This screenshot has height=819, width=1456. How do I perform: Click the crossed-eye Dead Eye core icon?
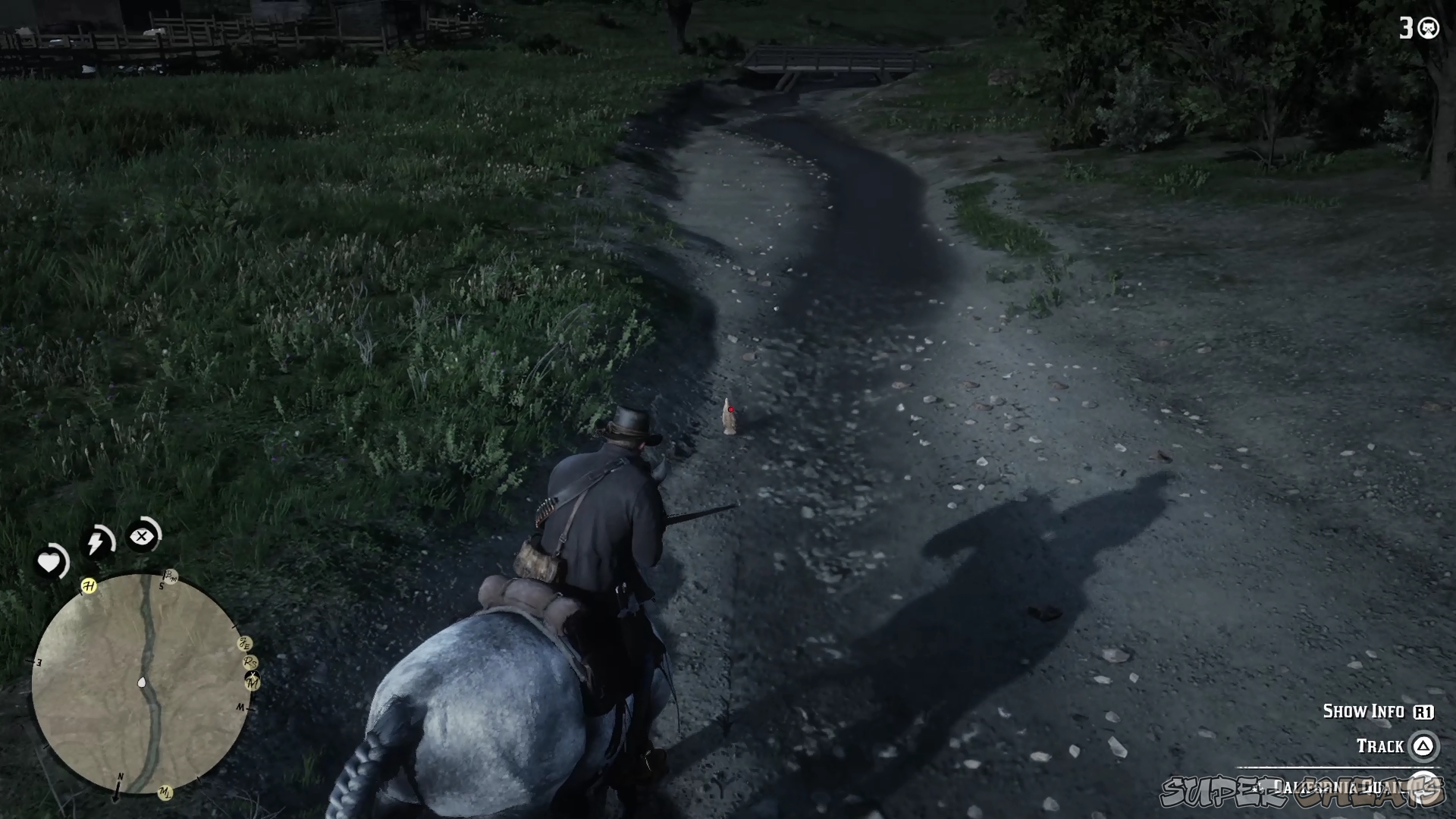point(142,536)
